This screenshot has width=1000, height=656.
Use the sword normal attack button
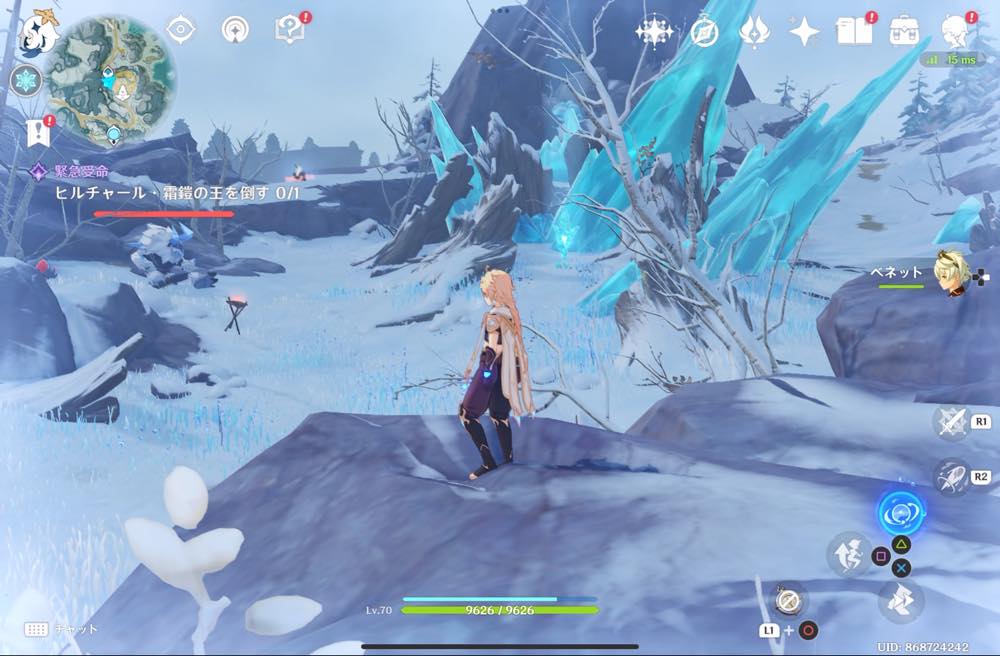coord(949,422)
